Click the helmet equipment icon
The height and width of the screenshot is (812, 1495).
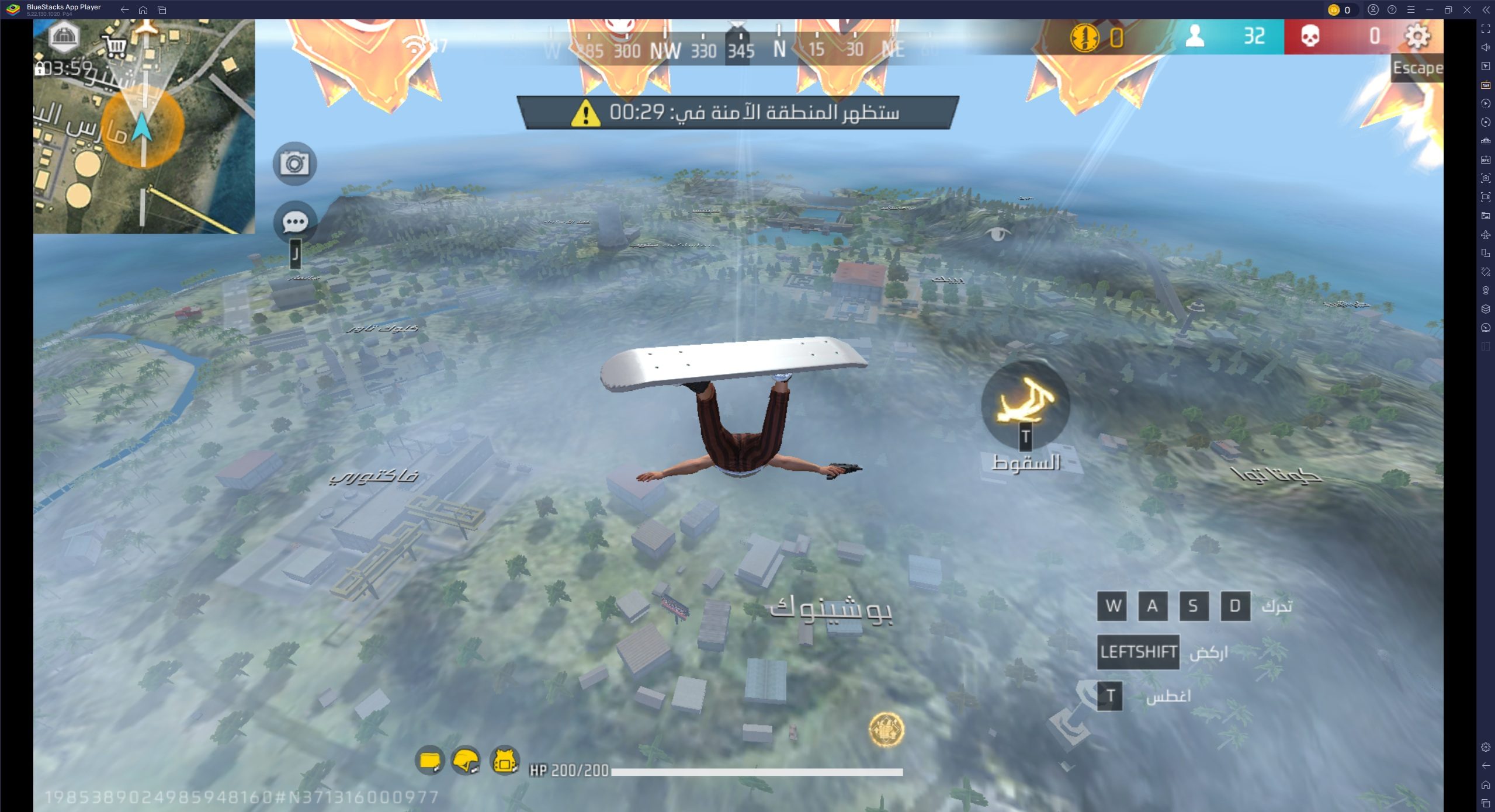[x=467, y=761]
